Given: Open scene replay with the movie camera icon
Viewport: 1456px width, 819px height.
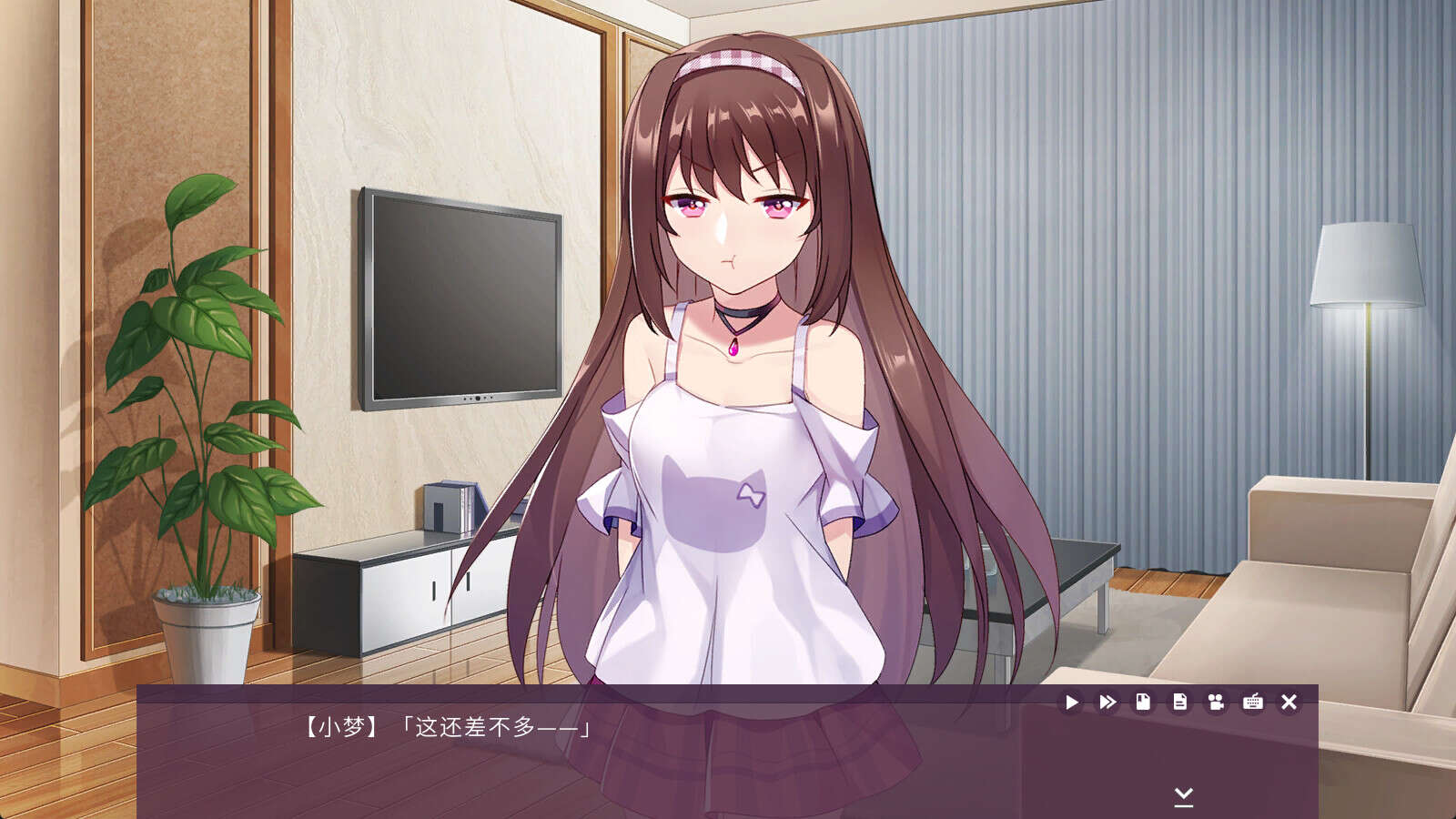Looking at the screenshot, I should click(x=1215, y=702).
